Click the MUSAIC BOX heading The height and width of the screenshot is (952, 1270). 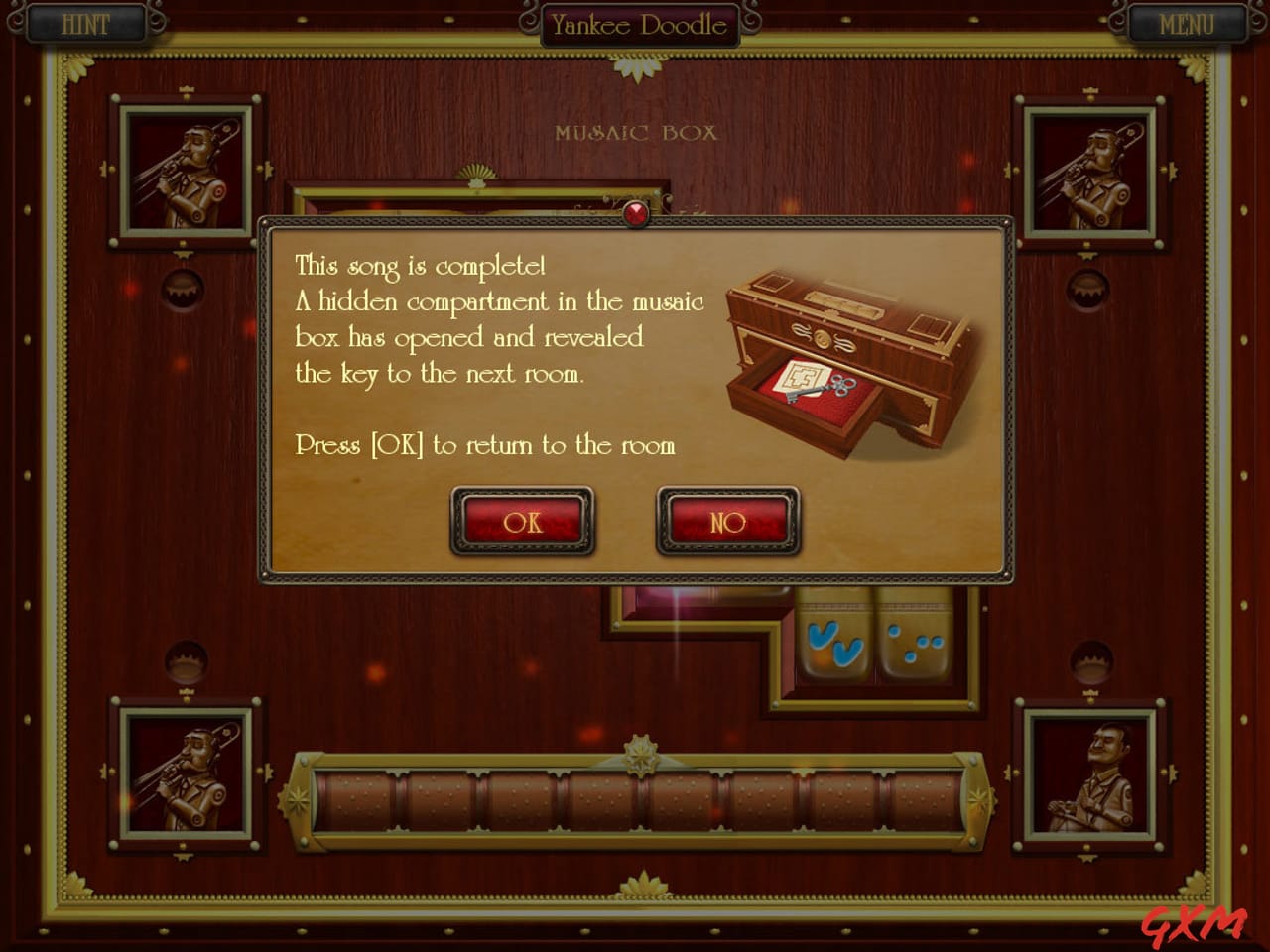[x=638, y=132]
